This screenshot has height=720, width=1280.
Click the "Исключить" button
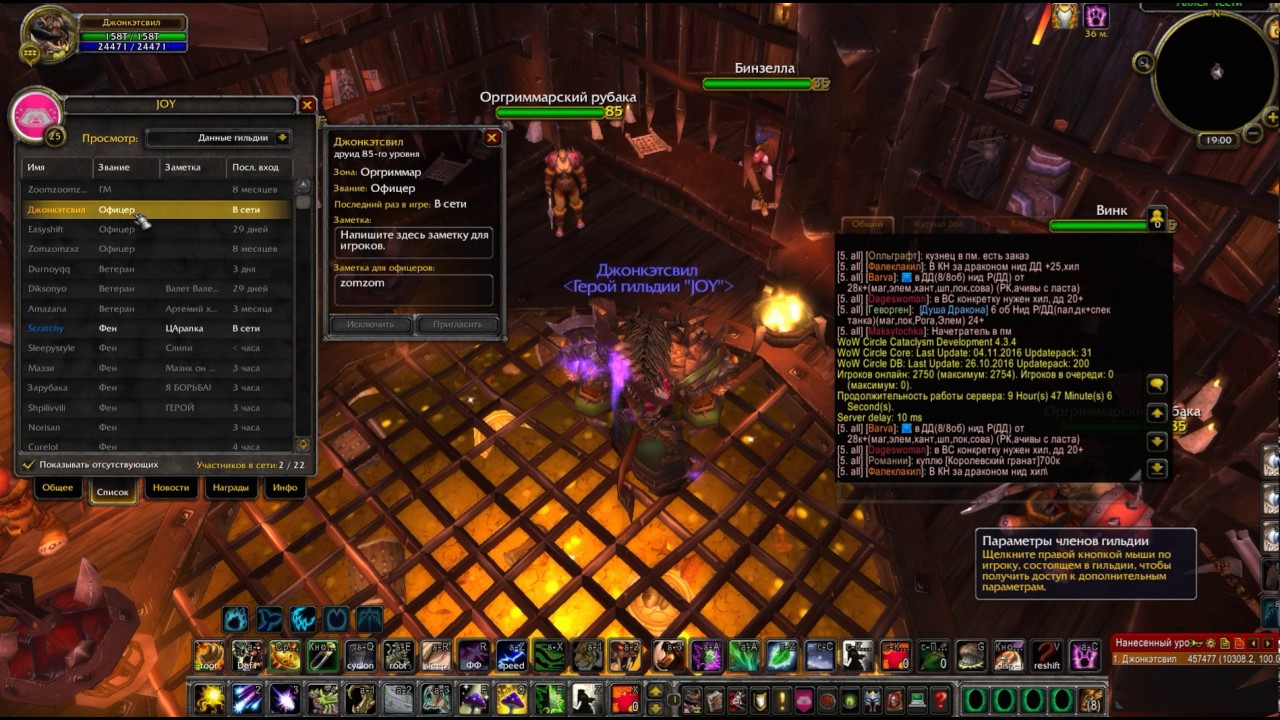(x=370, y=324)
